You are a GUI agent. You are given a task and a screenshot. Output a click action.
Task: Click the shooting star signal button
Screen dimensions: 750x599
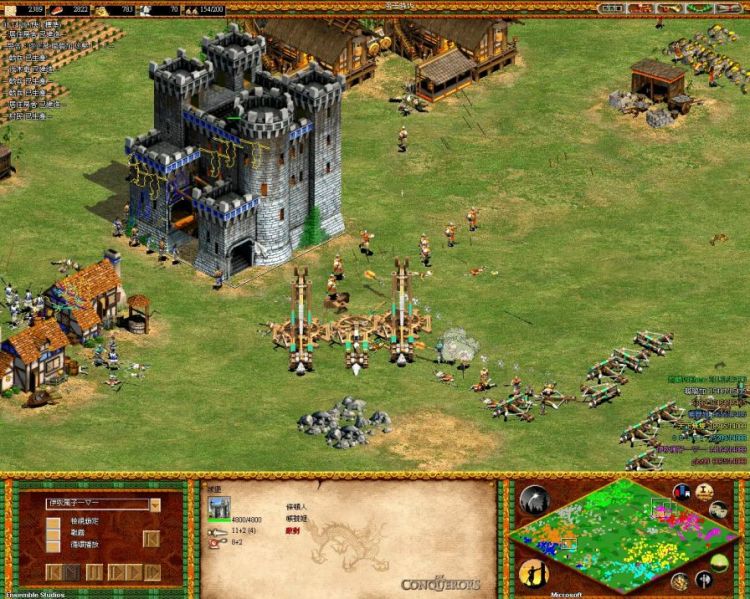(x=533, y=498)
